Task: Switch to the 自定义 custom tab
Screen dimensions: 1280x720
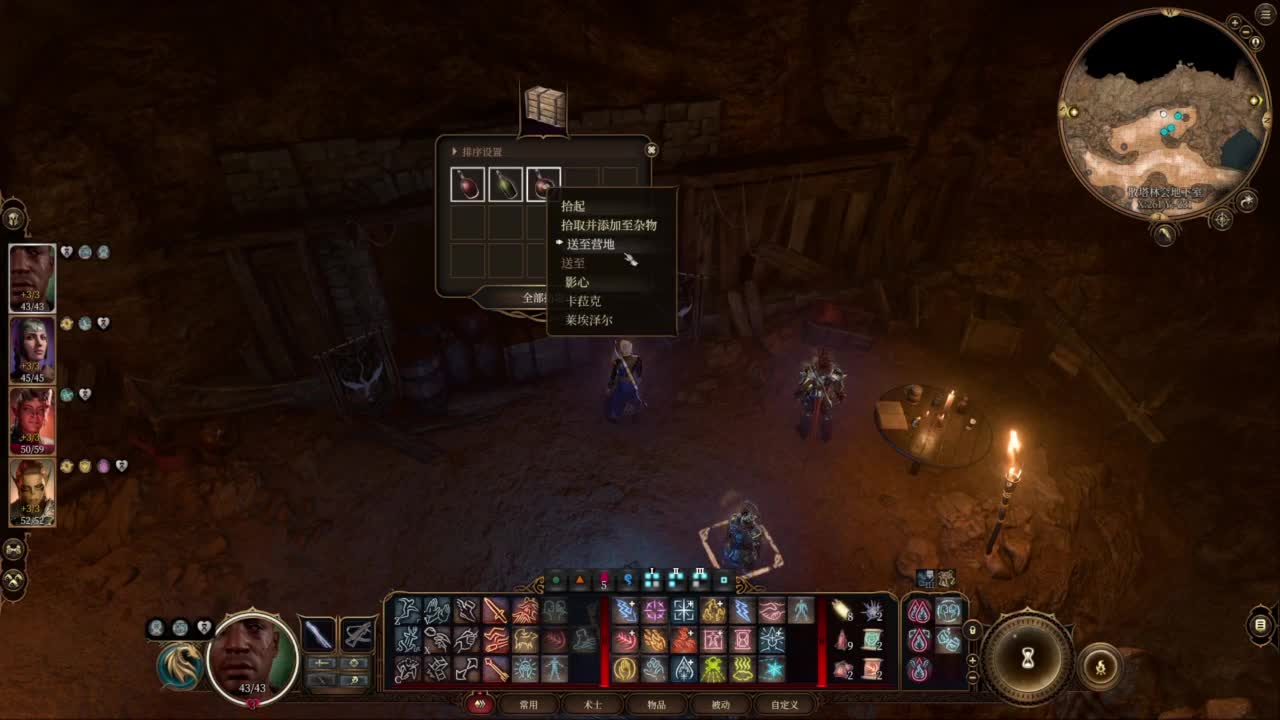Action: (x=784, y=704)
